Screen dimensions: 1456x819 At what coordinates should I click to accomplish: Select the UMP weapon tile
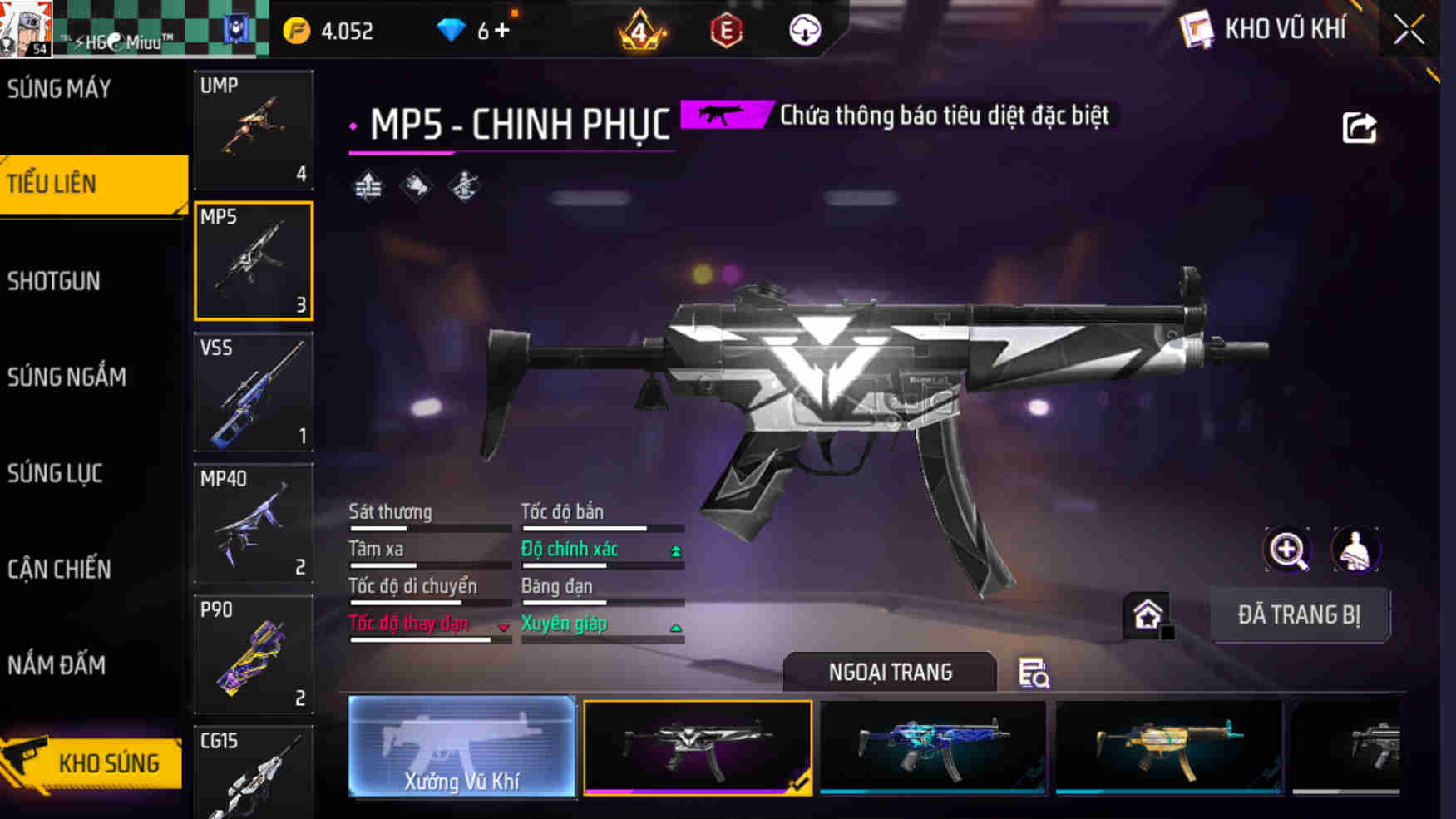point(254,130)
